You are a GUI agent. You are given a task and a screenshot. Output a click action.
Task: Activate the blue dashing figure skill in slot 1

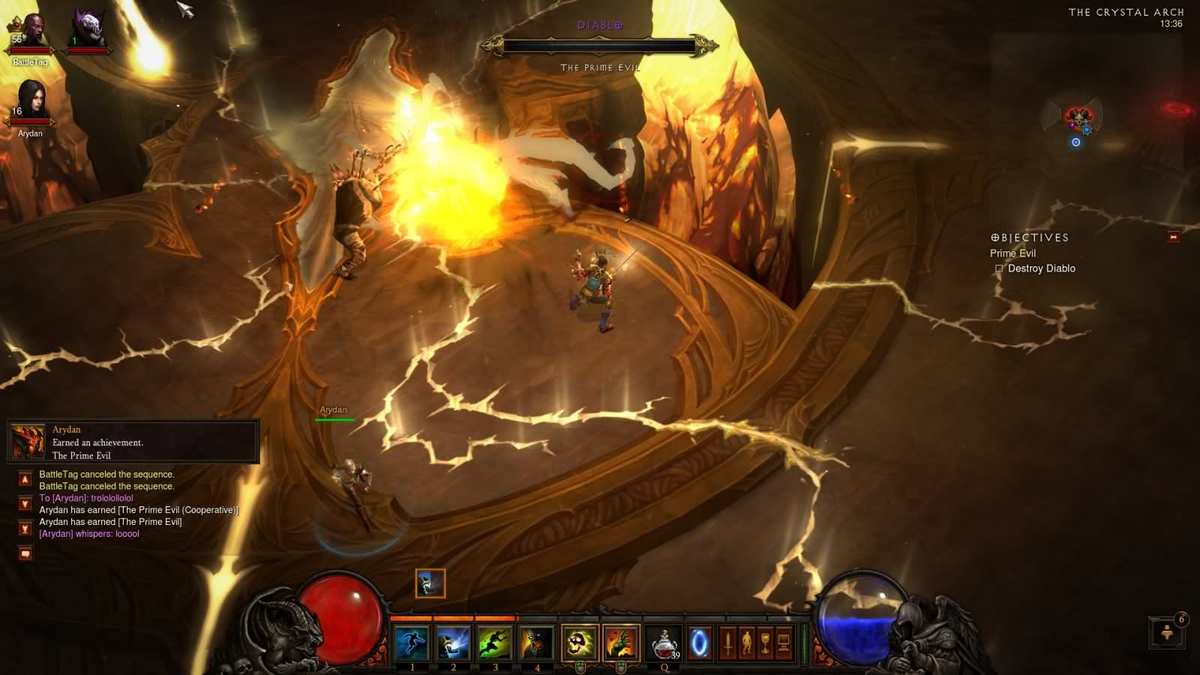click(x=411, y=643)
